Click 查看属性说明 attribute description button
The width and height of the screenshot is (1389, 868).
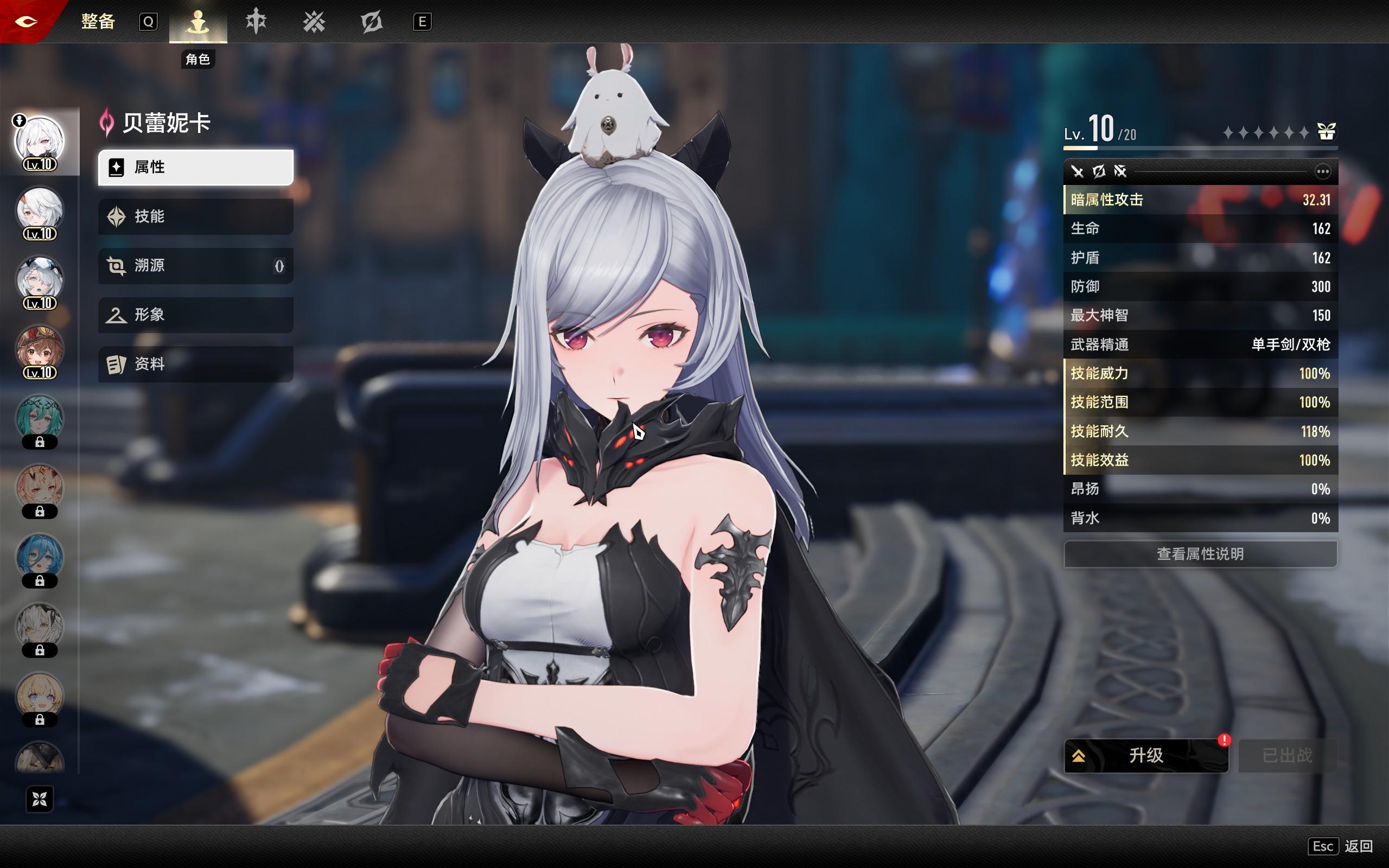pos(1200,554)
